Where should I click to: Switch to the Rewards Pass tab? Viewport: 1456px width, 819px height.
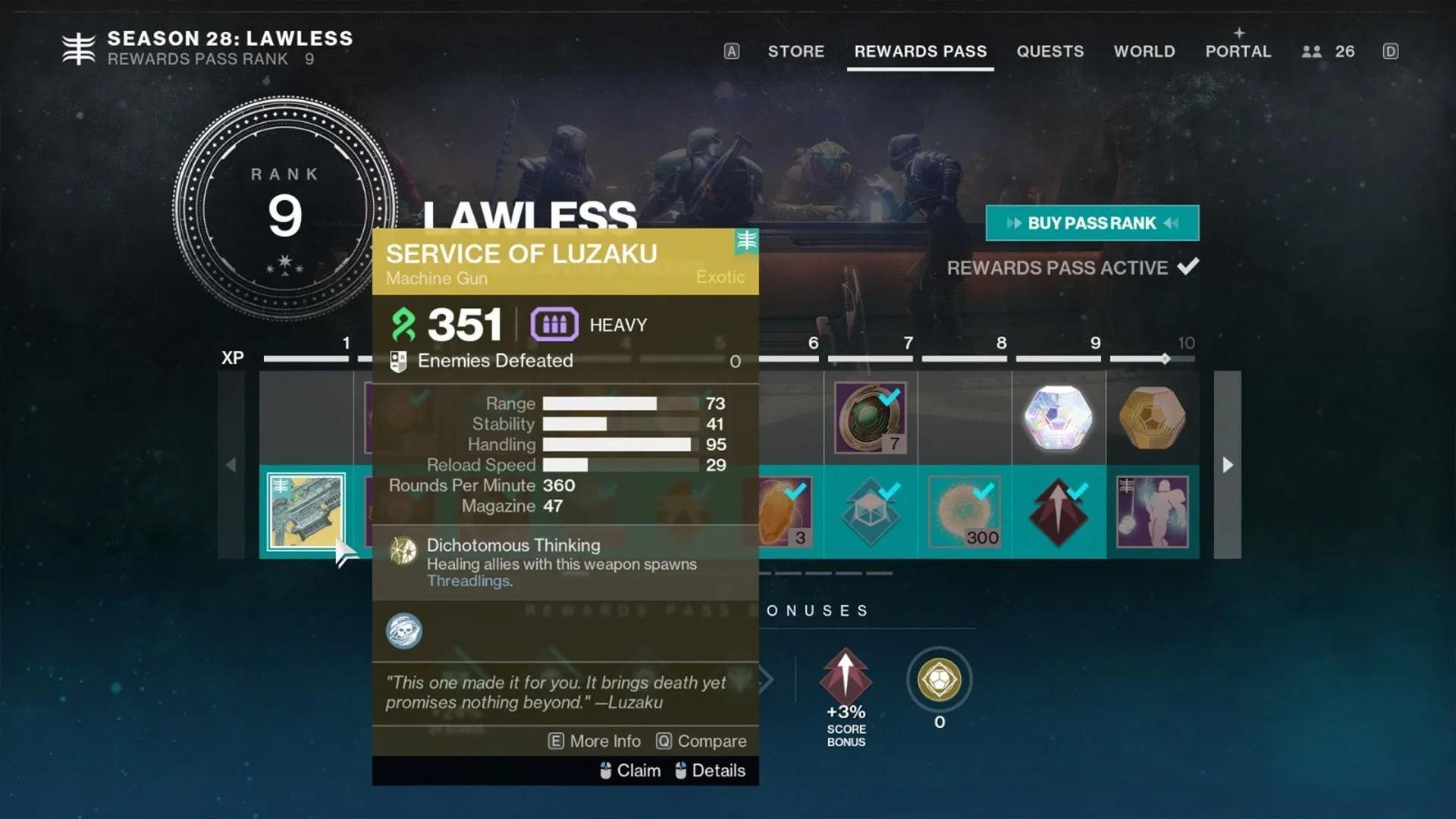(920, 52)
